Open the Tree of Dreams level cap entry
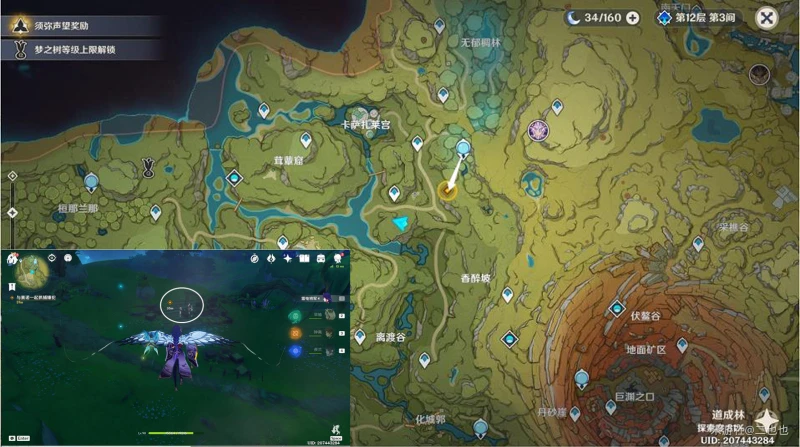This screenshot has height=447, width=800. (80, 48)
